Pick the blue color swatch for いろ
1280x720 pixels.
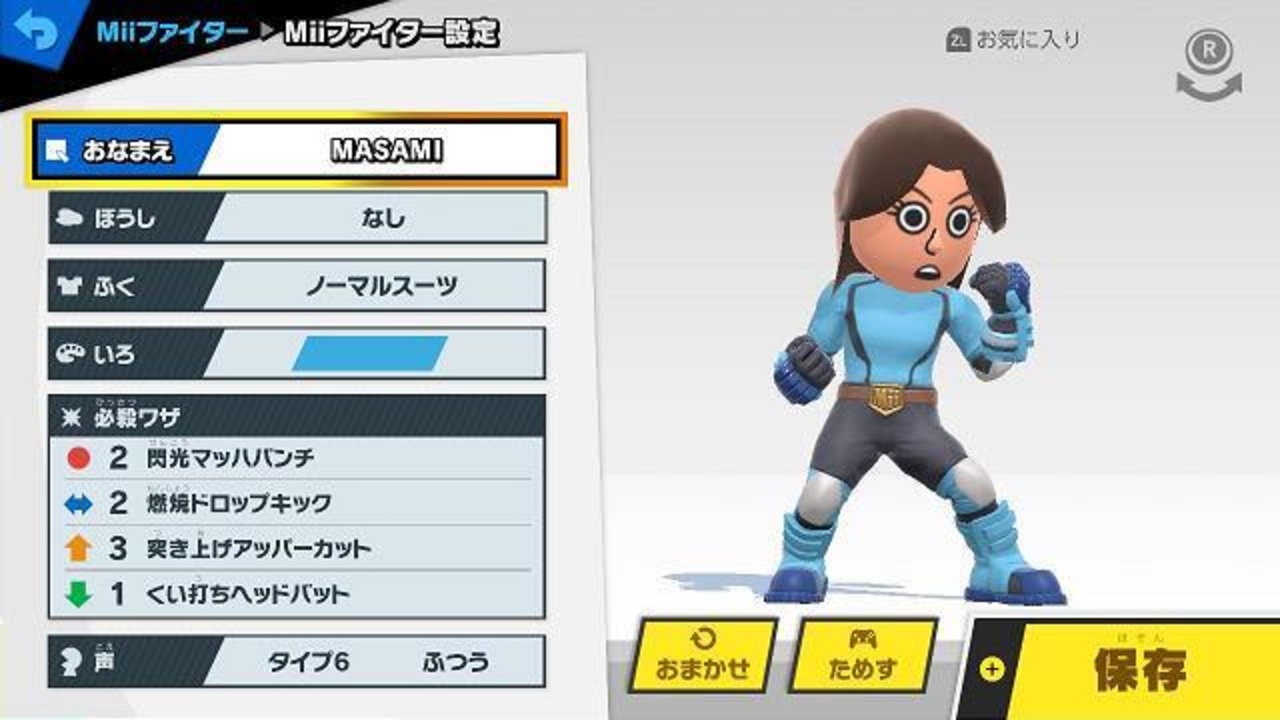(372, 351)
